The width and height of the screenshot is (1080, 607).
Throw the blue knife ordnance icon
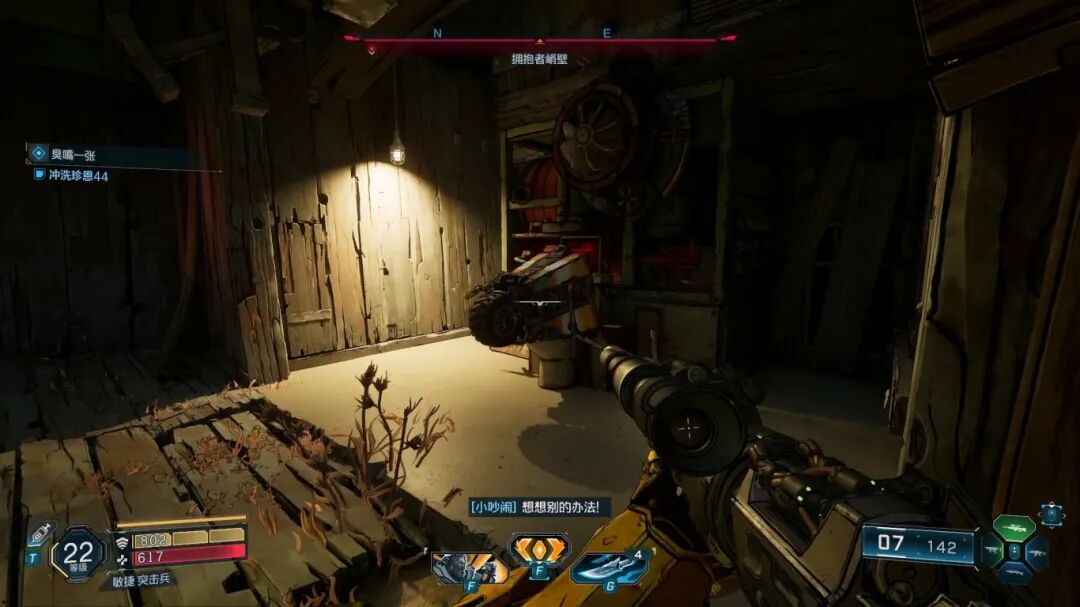coord(607,567)
